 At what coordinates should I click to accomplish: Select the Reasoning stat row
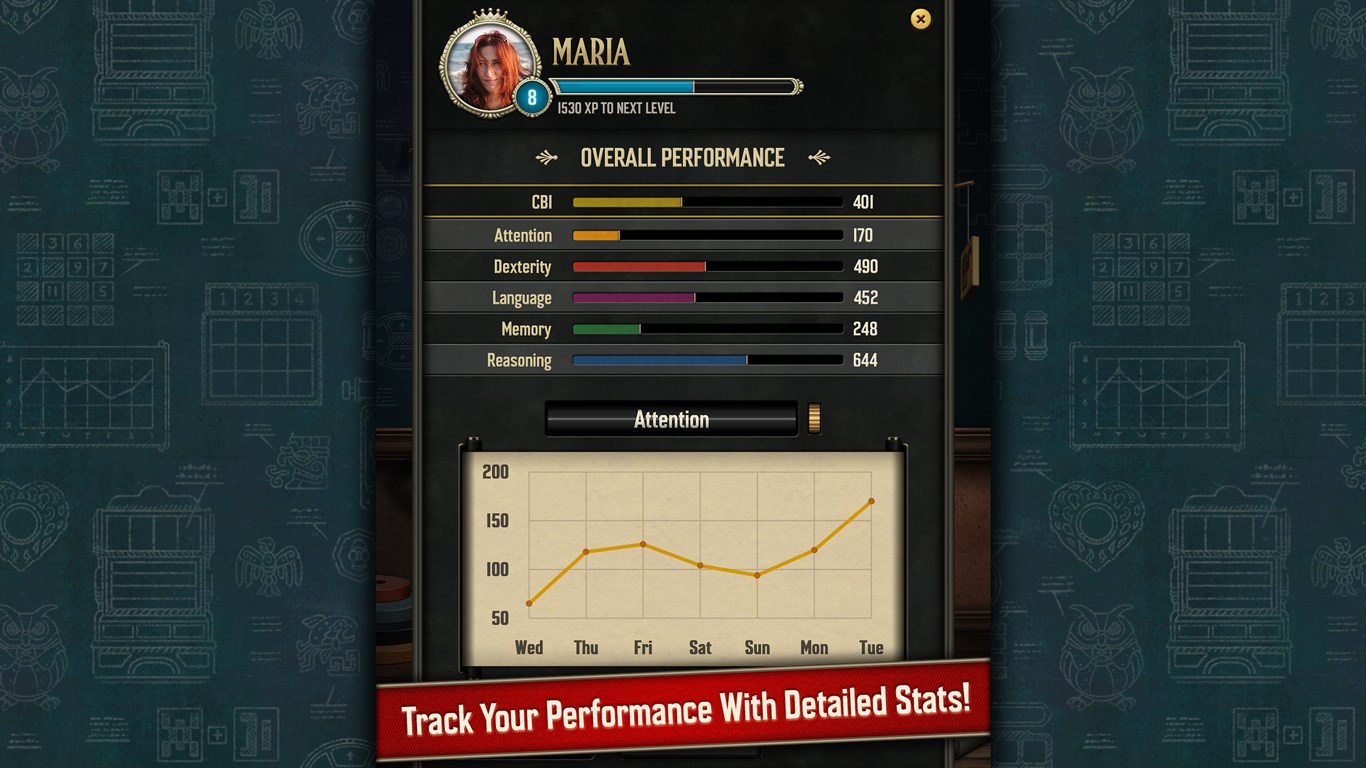point(683,360)
